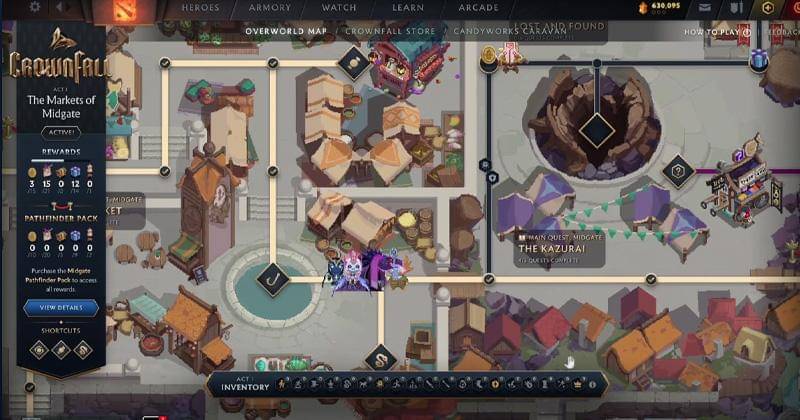Switch to the Overworld Map tab
The height and width of the screenshot is (420, 800).
pyautogui.click(x=285, y=31)
